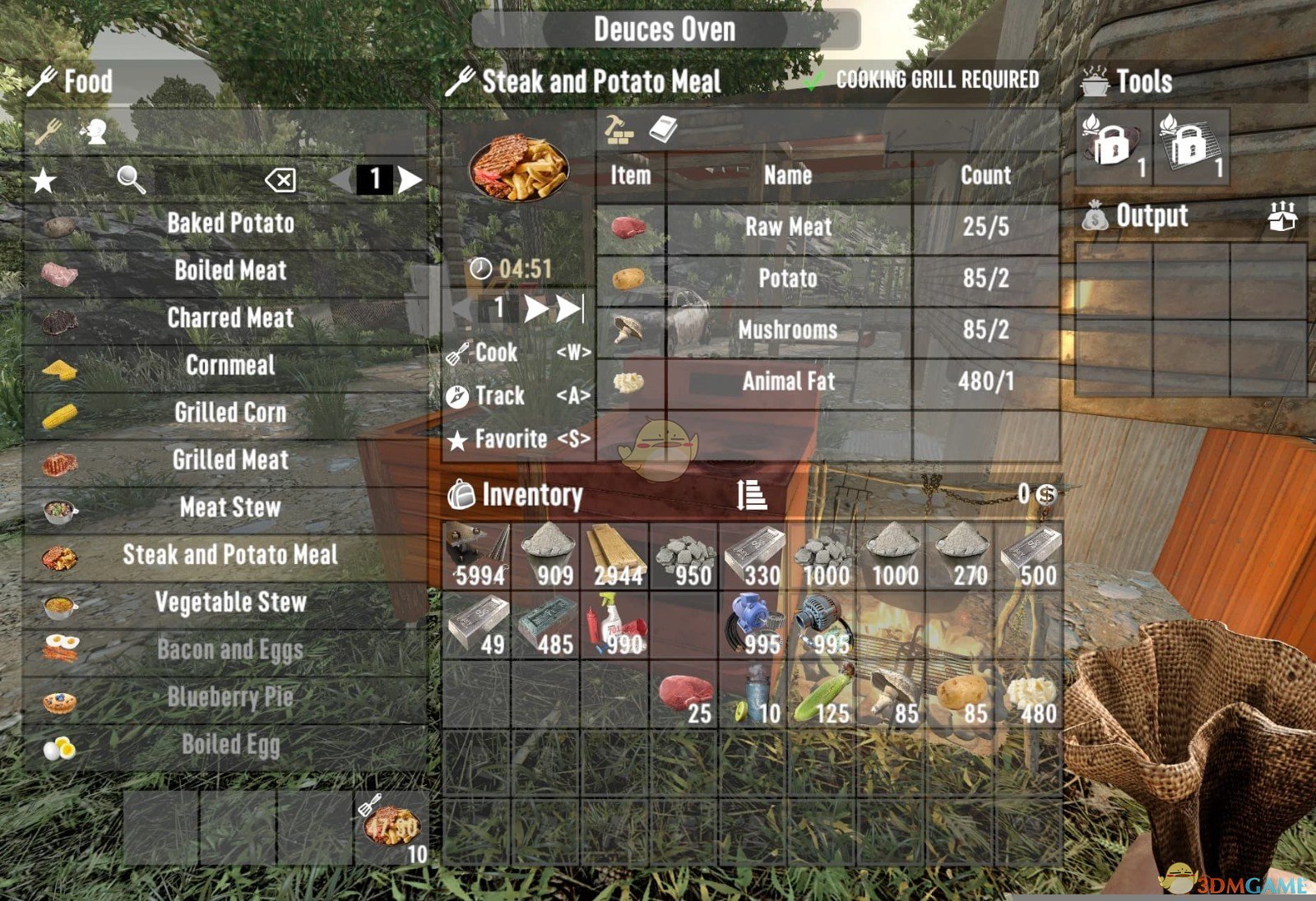Click the Inventory backpack icon
Image resolution: width=1316 pixels, height=901 pixels.
point(463,496)
